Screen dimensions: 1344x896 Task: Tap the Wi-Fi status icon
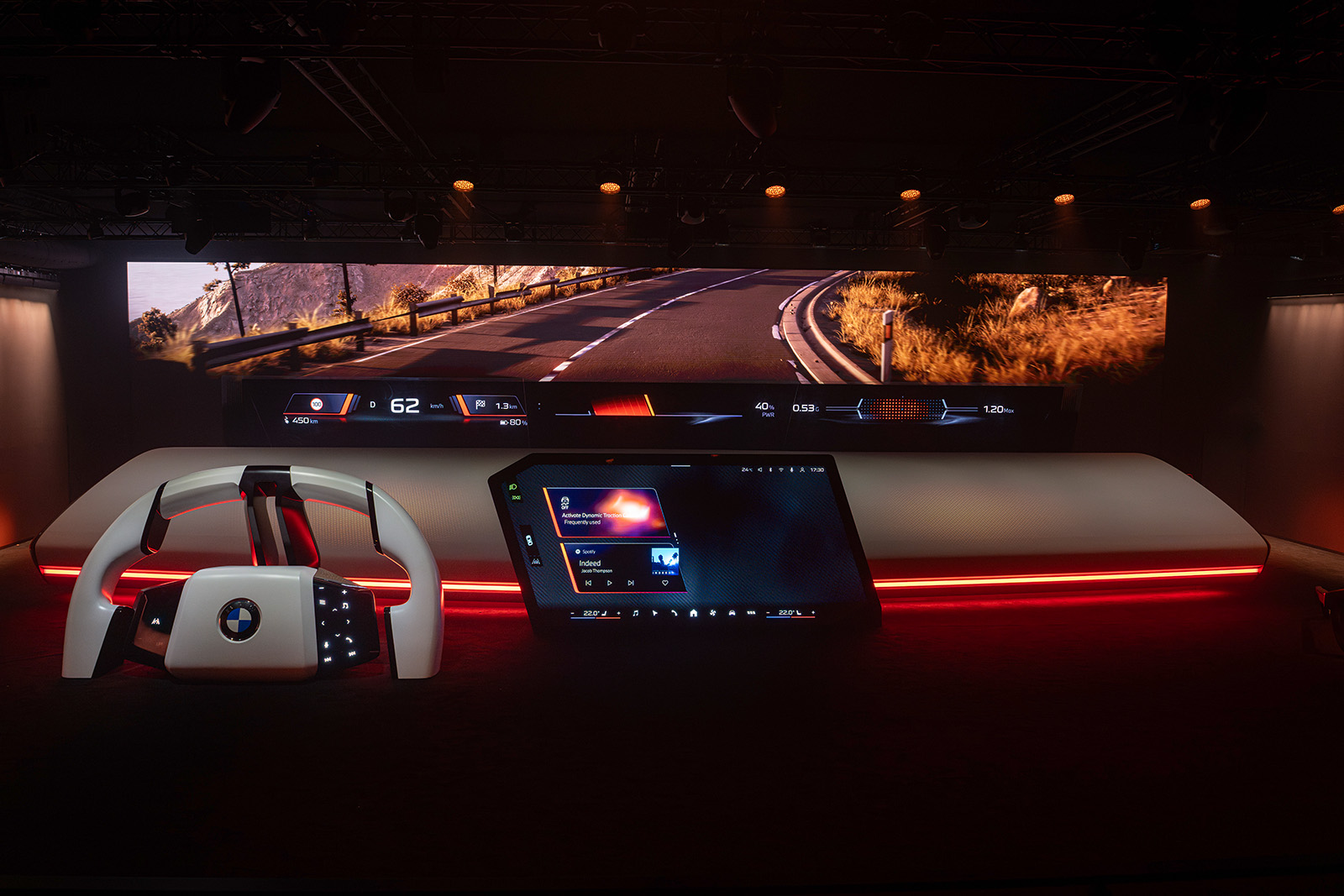pyautogui.click(x=780, y=470)
